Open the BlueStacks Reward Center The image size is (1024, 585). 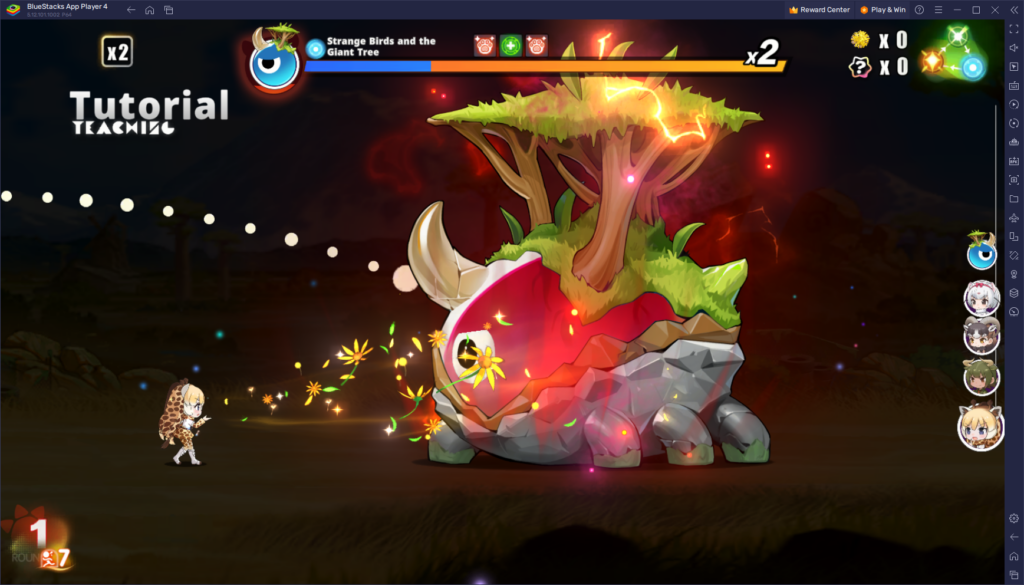point(819,9)
